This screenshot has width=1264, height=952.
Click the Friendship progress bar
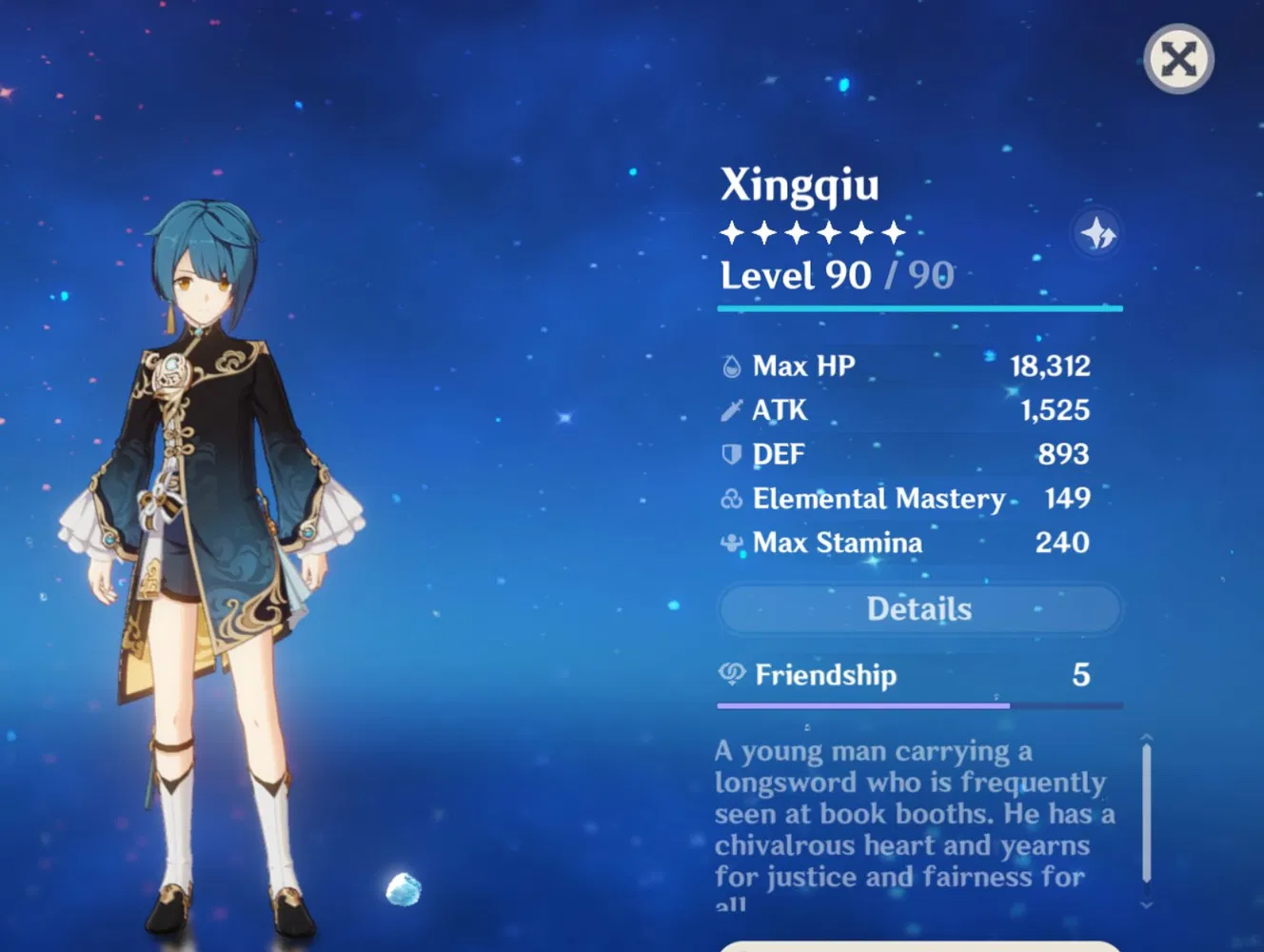click(918, 705)
